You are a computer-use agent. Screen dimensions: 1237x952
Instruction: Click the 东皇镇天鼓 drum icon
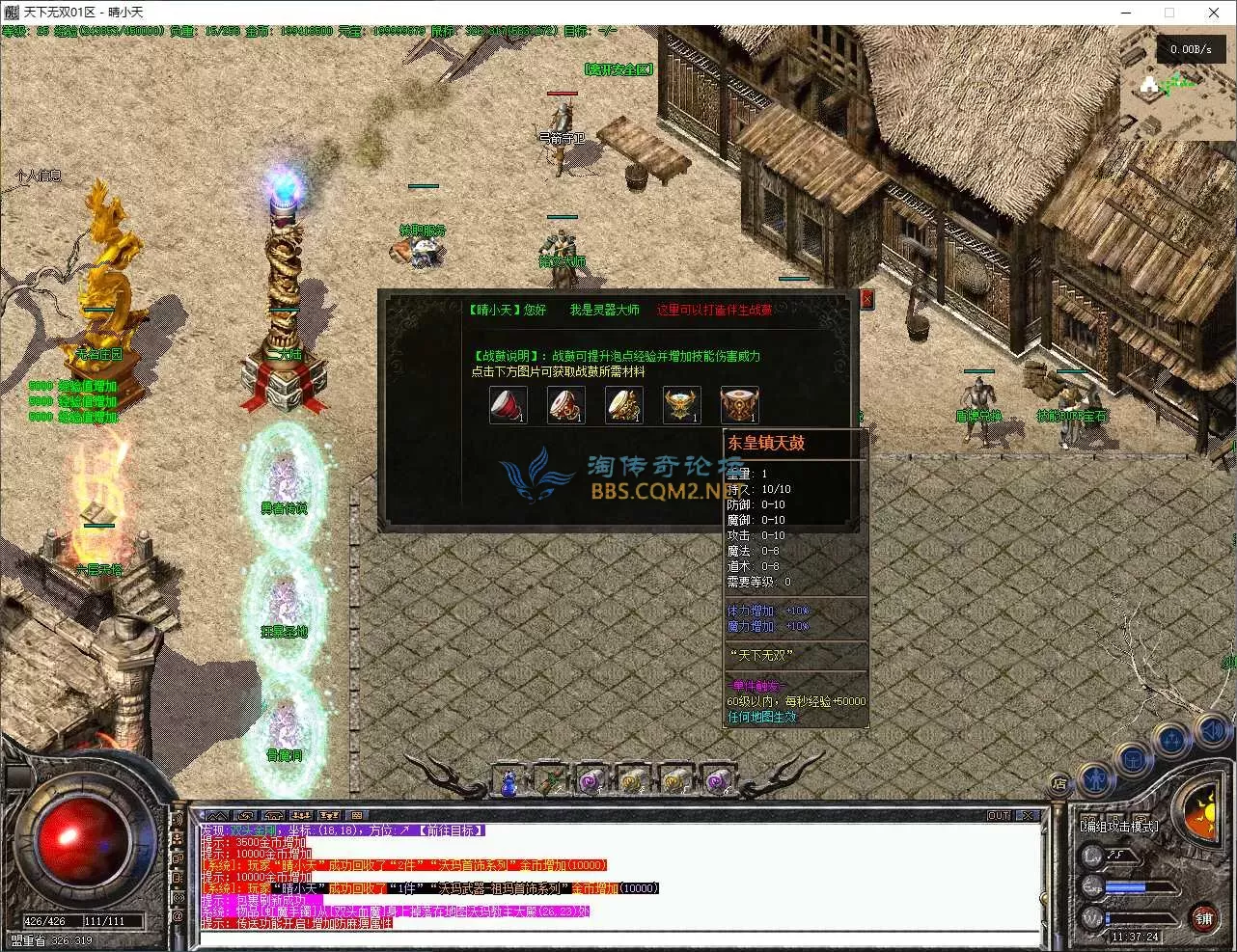tap(739, 405)
